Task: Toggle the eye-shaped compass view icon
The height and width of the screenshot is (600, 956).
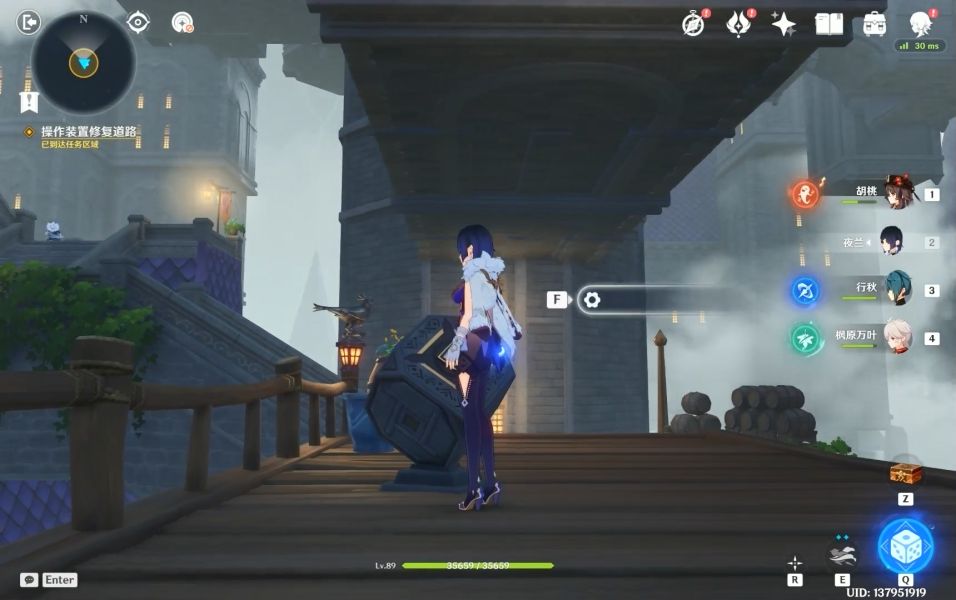Action: 138,22
